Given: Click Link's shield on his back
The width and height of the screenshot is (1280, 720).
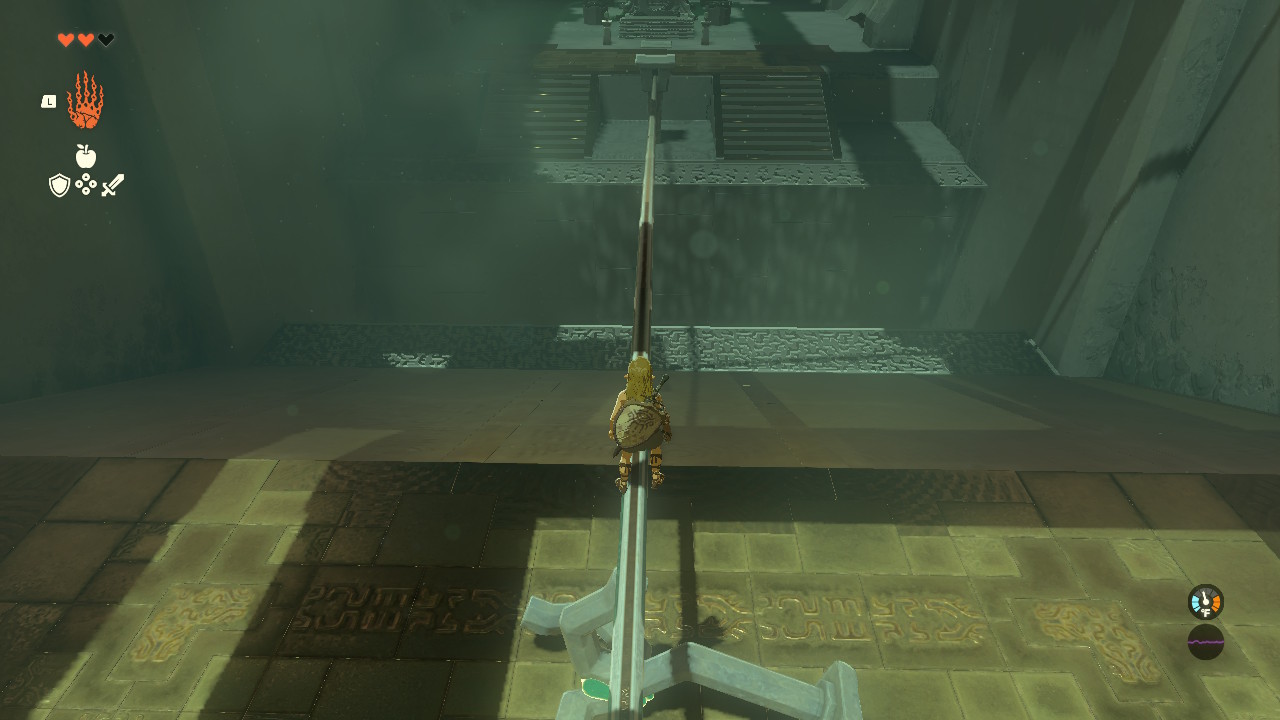Looking at the screenshot, I should (x=639, y=423).
